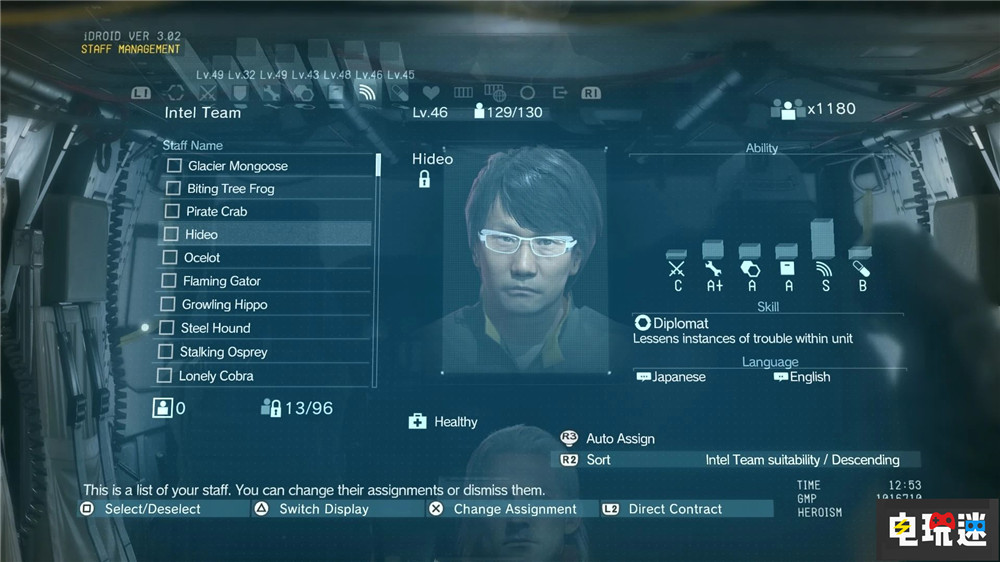The height and width of the screenshot is (562, 1000).
Task: Open the heart Sickbay tab
Action: 433,93
